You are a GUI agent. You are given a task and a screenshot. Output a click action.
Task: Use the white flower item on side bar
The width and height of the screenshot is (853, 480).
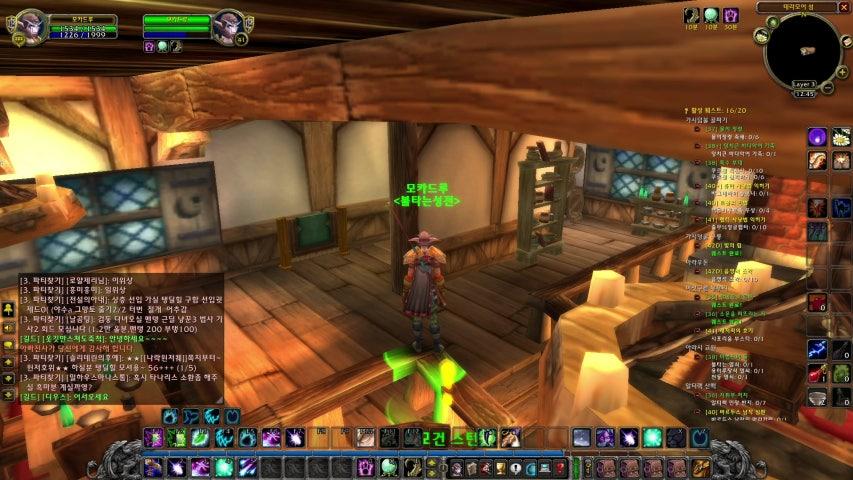(x=842, y=136)
